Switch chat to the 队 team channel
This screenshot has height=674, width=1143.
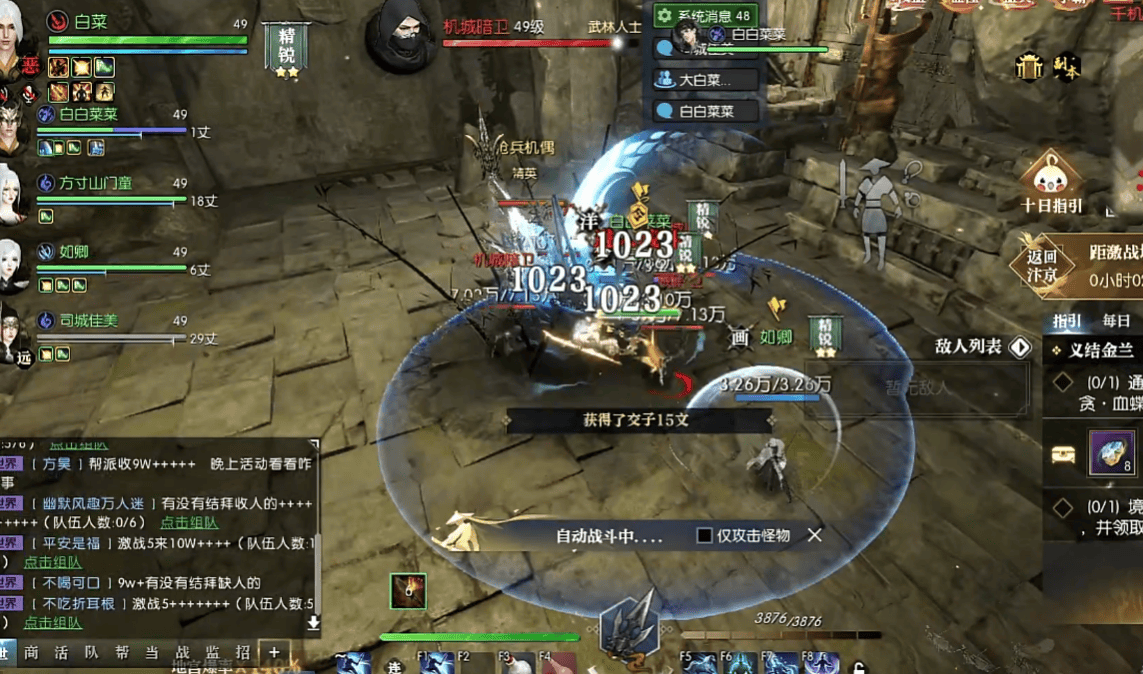coord(91,652)
